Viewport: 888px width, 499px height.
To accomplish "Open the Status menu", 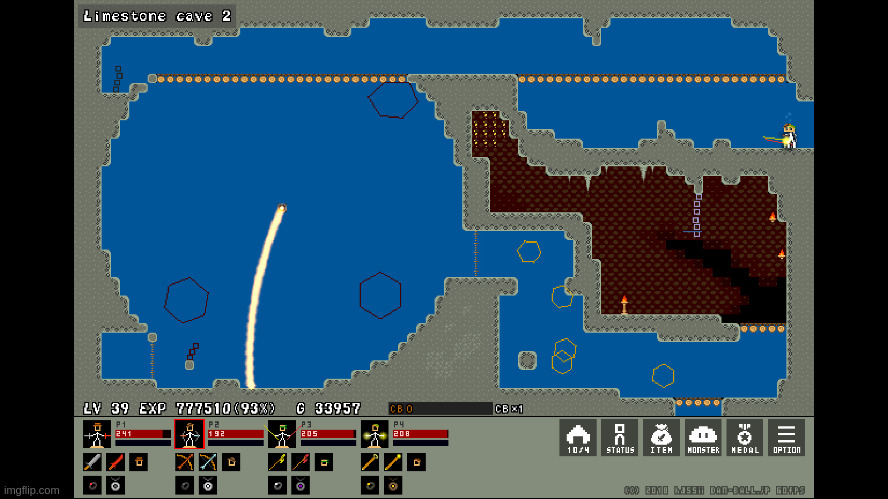I will coord(619,437).
